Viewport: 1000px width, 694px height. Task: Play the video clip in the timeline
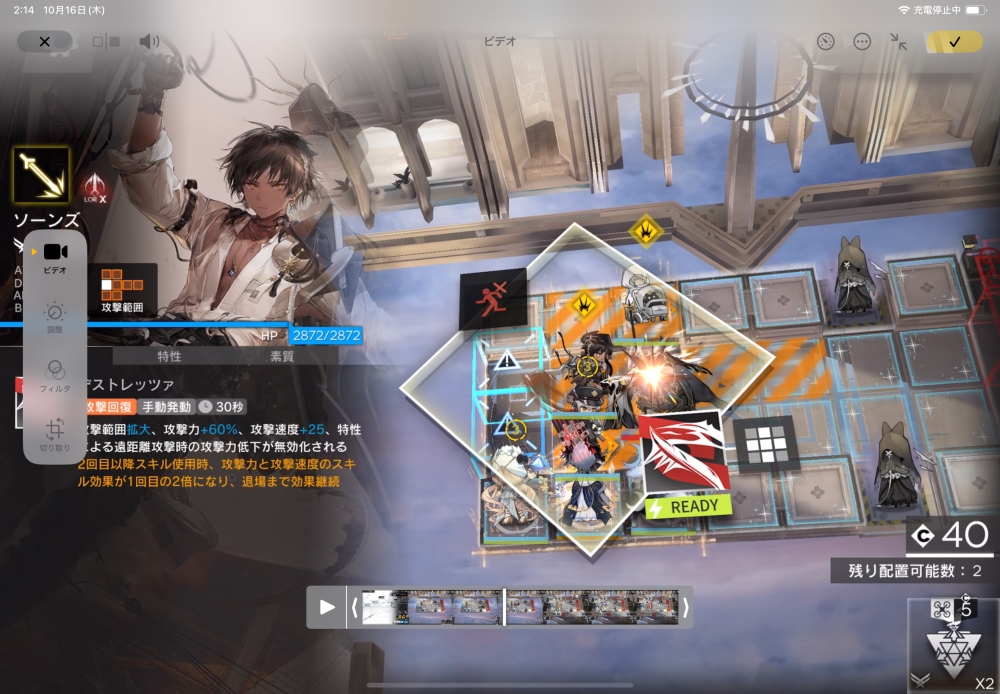pos(327,607)
